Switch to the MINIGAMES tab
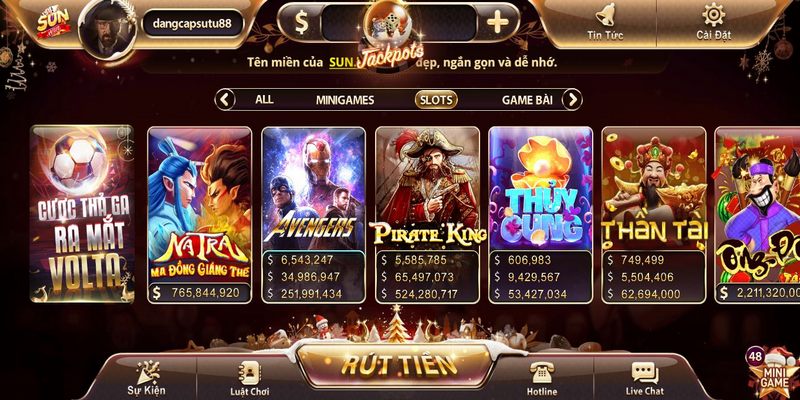800x400 pixels. pyautogui.click(x=345, y=100)
